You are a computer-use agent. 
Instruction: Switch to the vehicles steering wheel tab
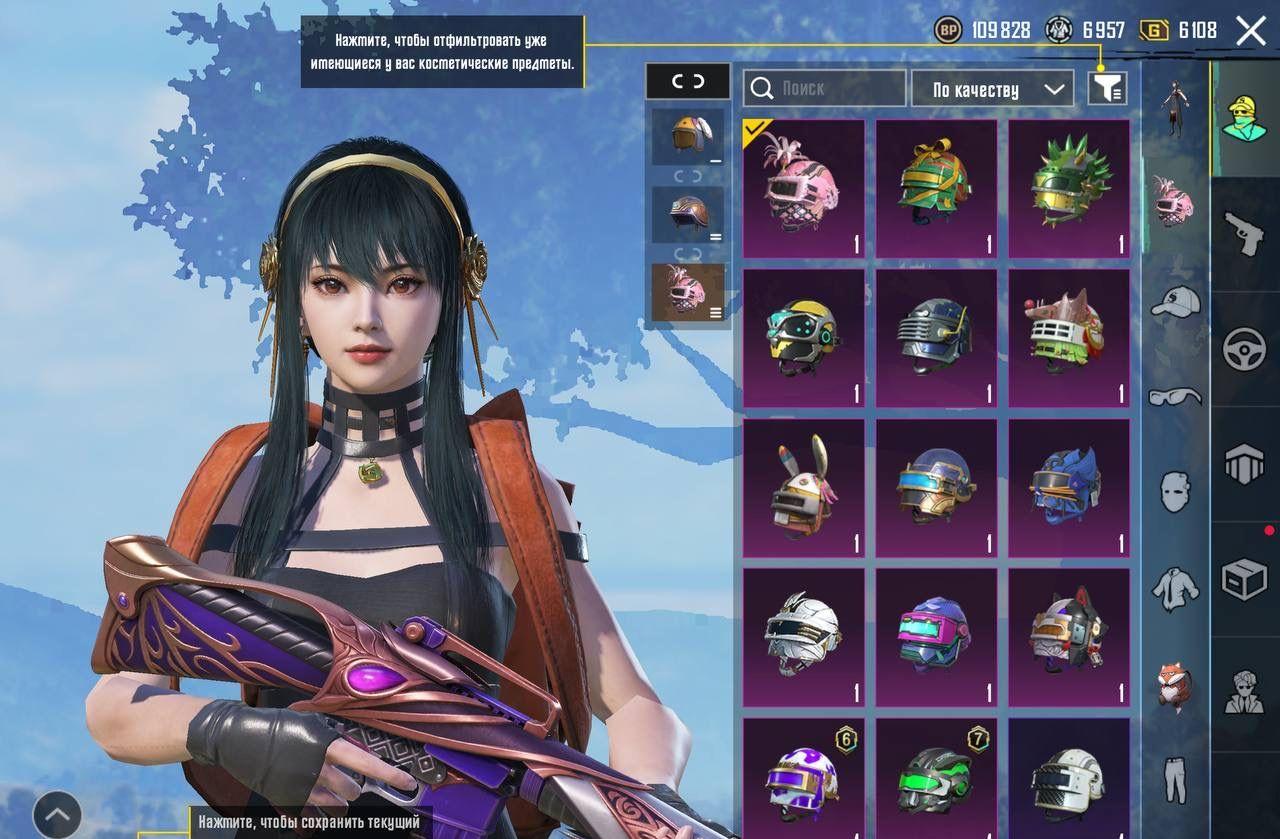pos(1244,350)
